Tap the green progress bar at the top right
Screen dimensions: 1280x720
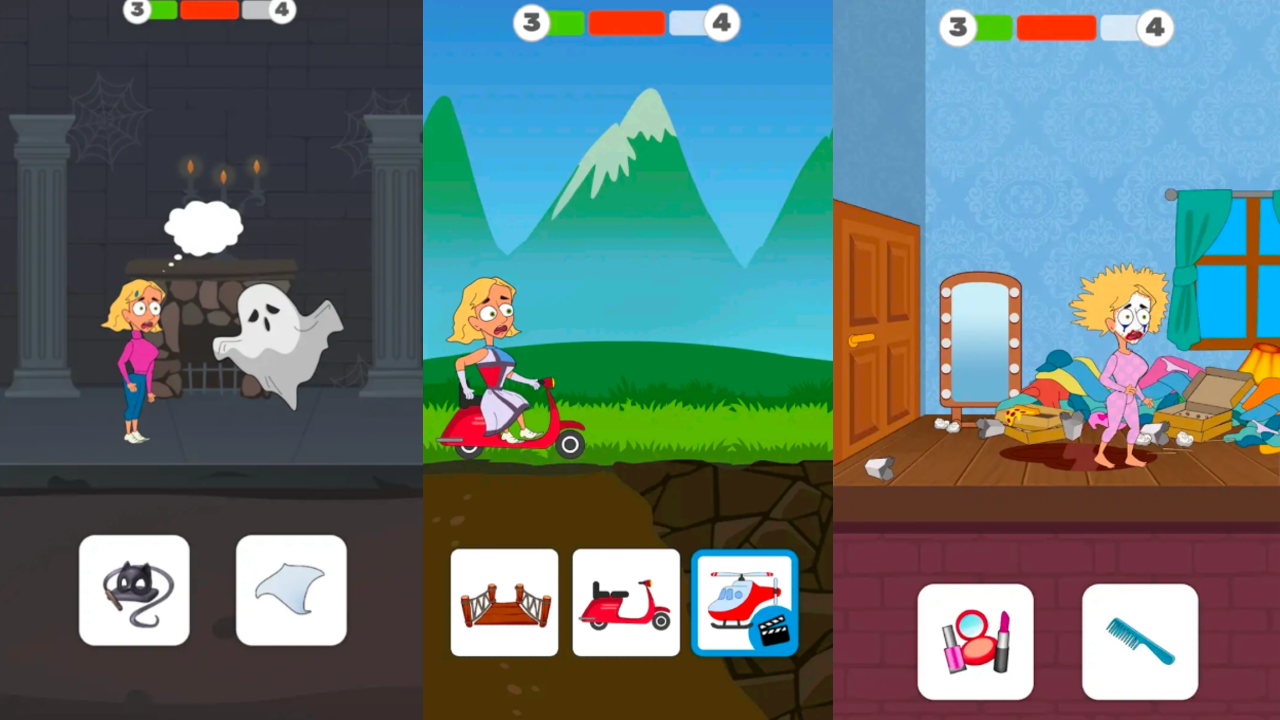tap(992, 28)
